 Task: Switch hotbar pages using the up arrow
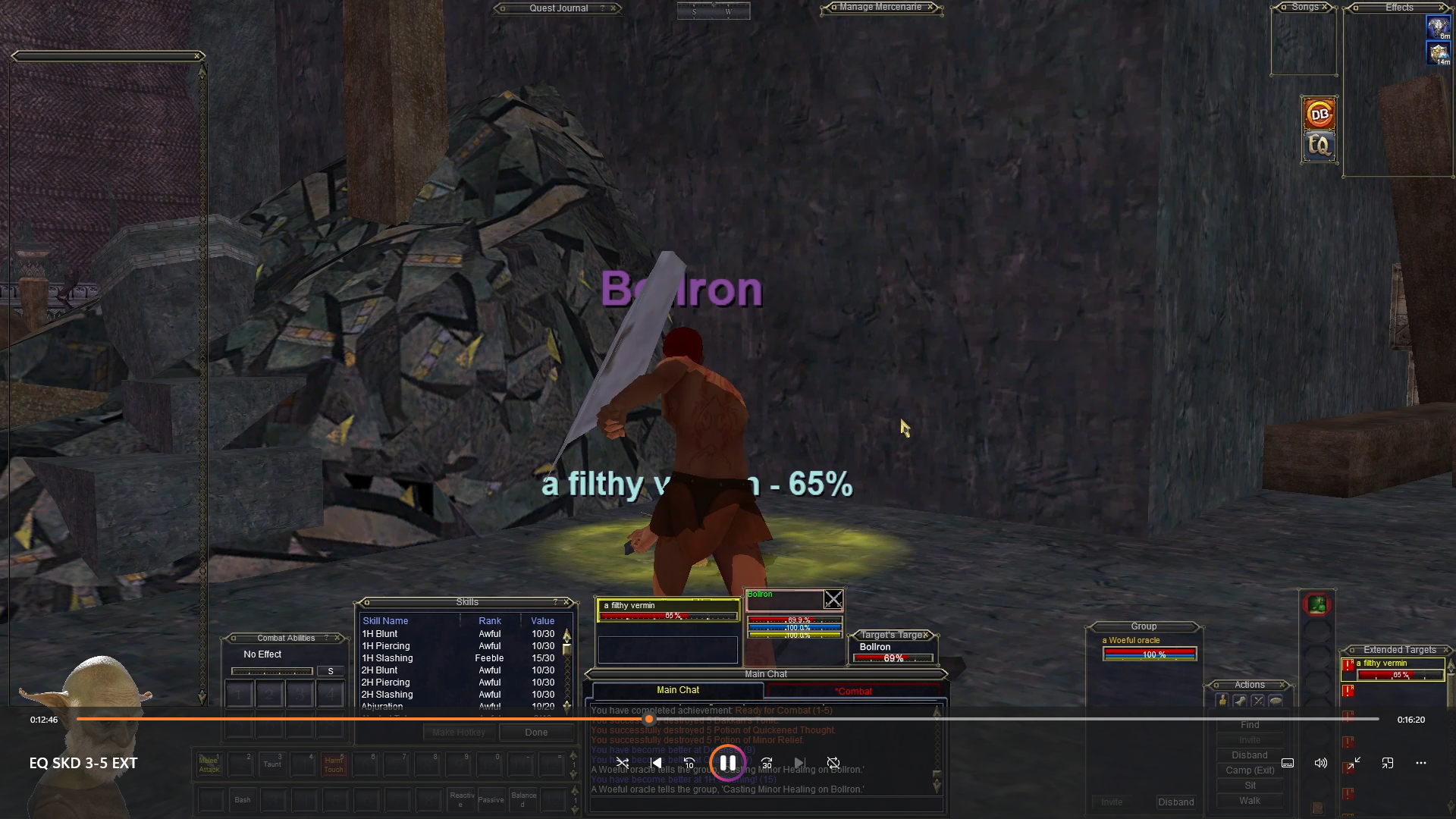point(573,755)
